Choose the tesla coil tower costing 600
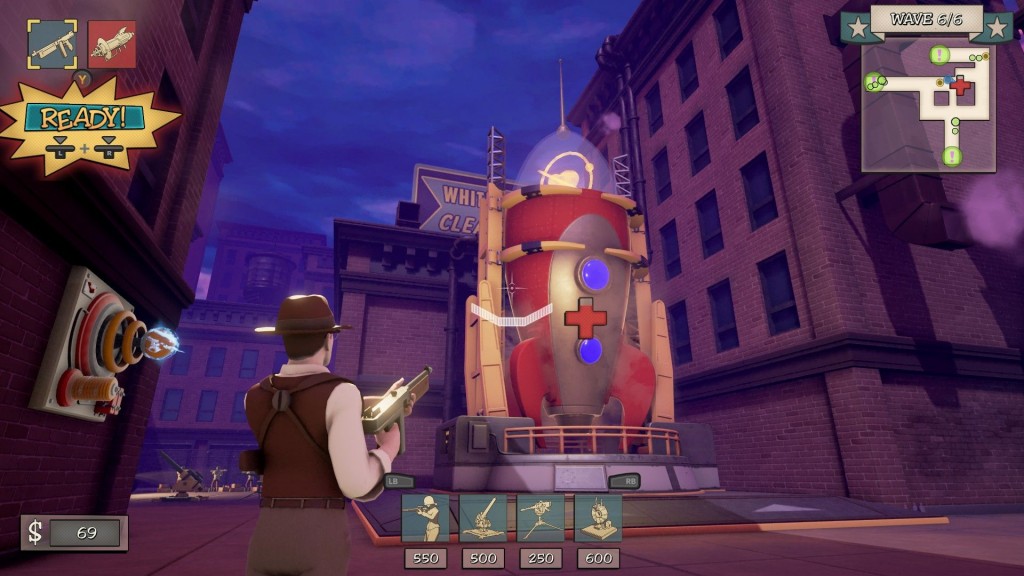1024x576 pixels. [x=598, y=518]
